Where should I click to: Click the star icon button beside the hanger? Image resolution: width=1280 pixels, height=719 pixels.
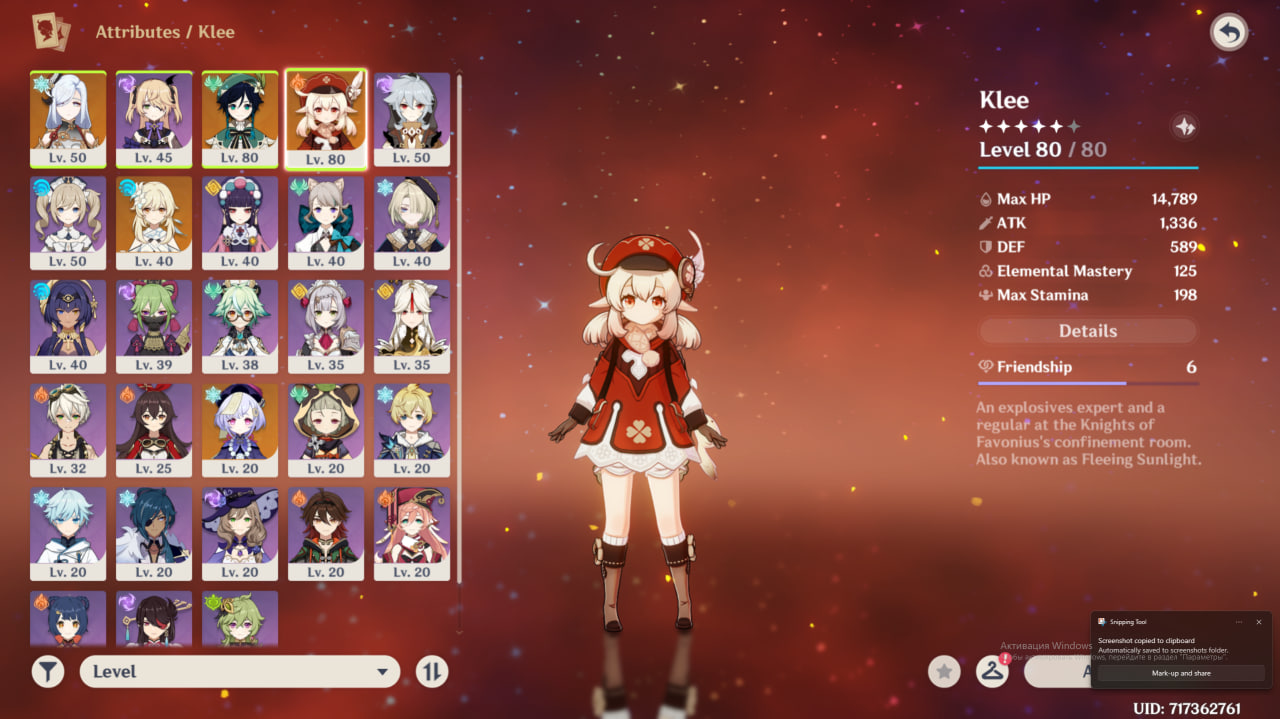click(x=944, y=672)
